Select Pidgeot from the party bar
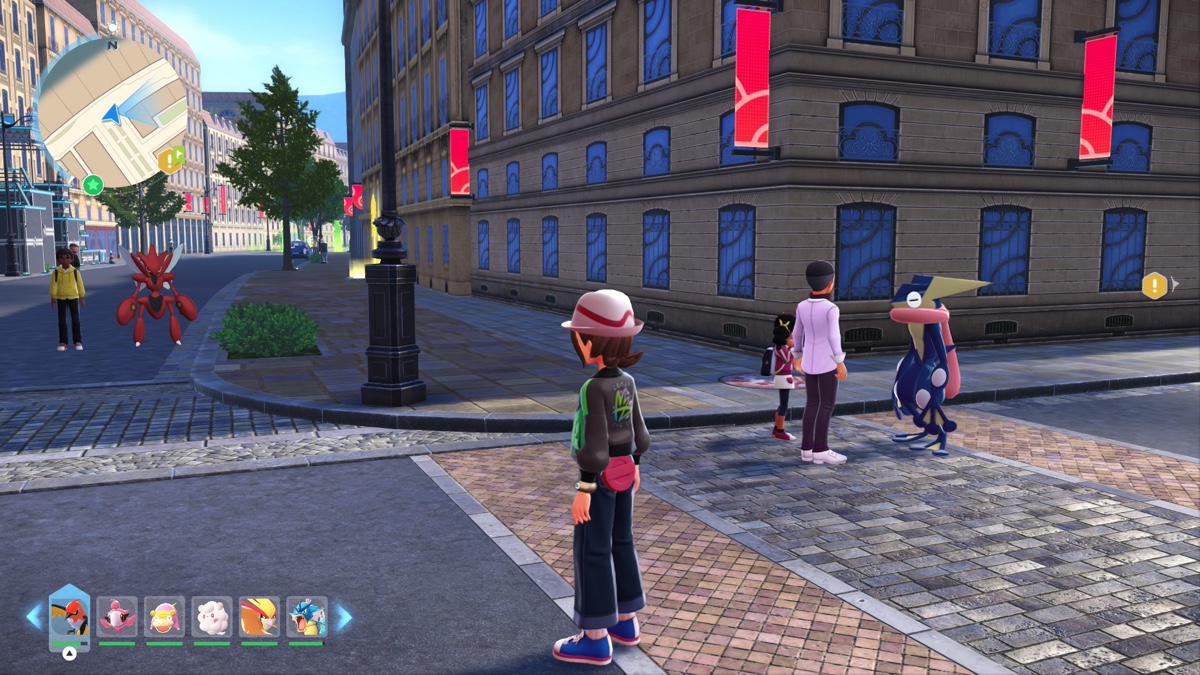 pyautogui.click(x=259, y=617)
